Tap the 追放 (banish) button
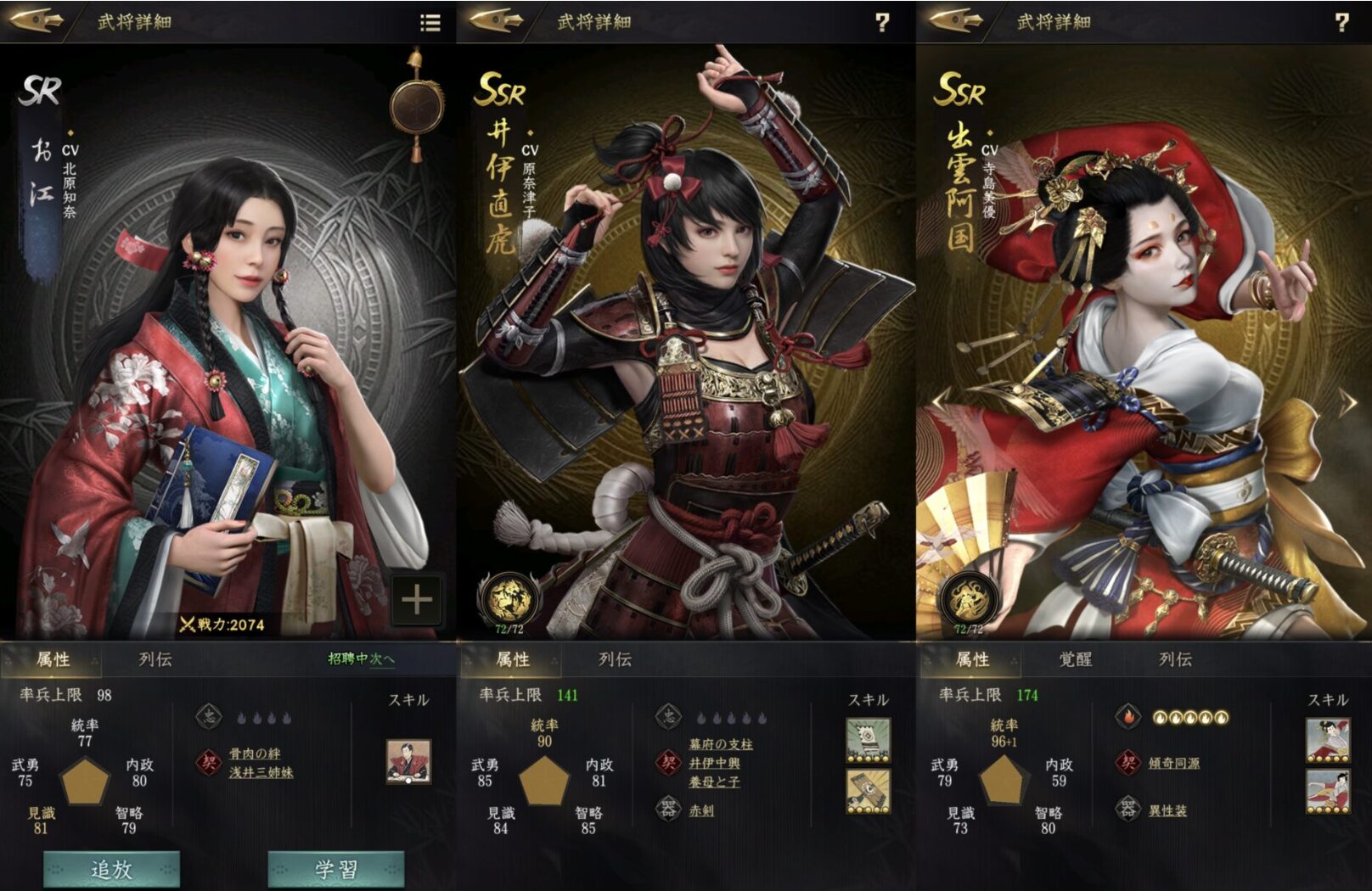This screenshot has width=1372, height=891. click(111, 869)
